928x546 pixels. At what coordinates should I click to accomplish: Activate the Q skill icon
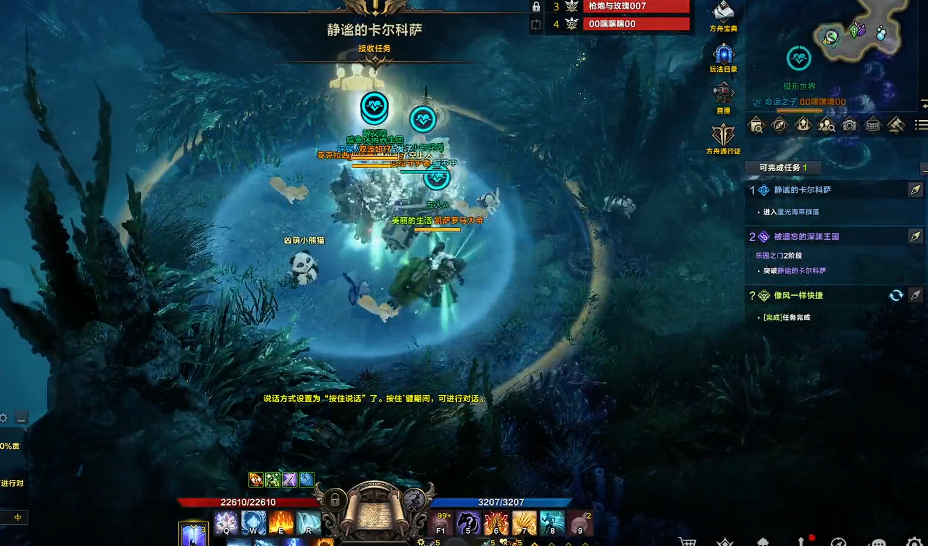pyautogui.click(x=226, y=523)
